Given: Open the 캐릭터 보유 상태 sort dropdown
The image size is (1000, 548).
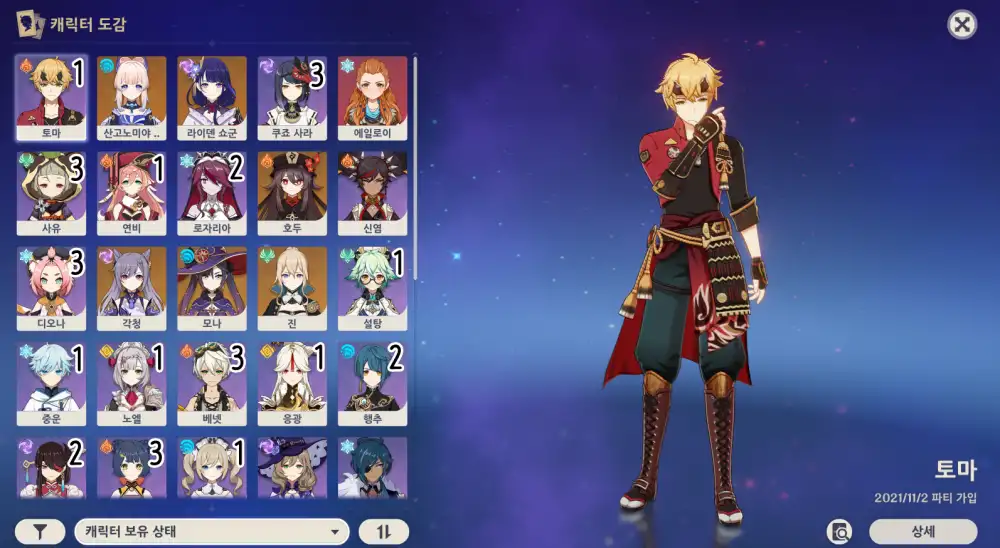Looking at the screenshot, I should [211, 531].
